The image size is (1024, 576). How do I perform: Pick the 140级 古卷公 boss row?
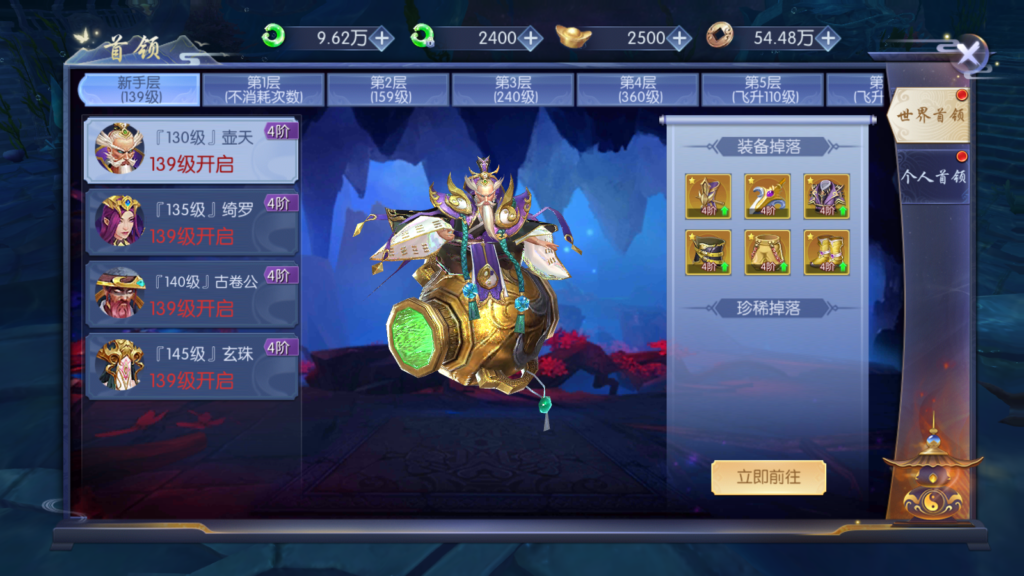[192, 294]
